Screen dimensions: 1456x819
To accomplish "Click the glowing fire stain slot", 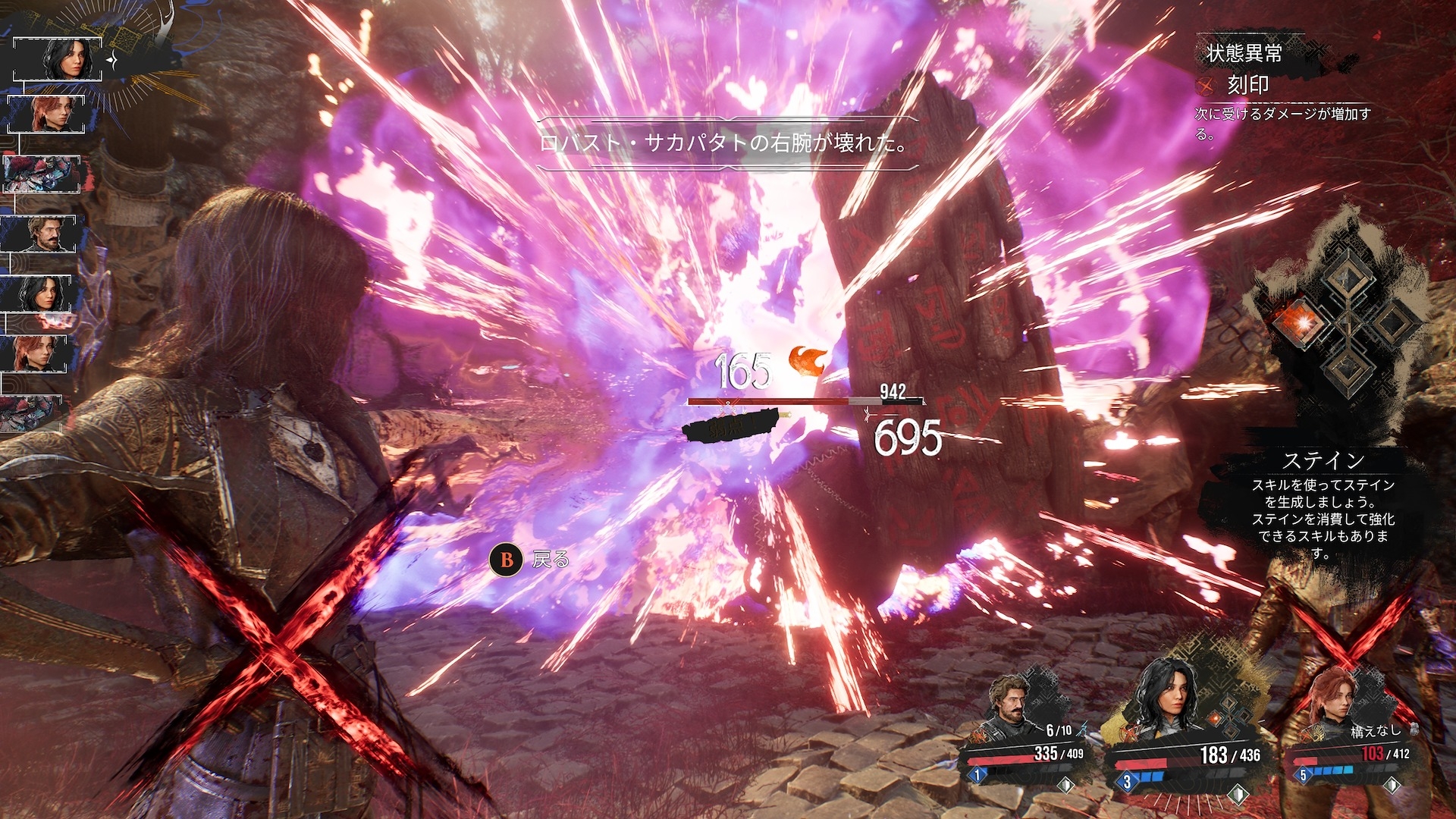I will 1301,322.
